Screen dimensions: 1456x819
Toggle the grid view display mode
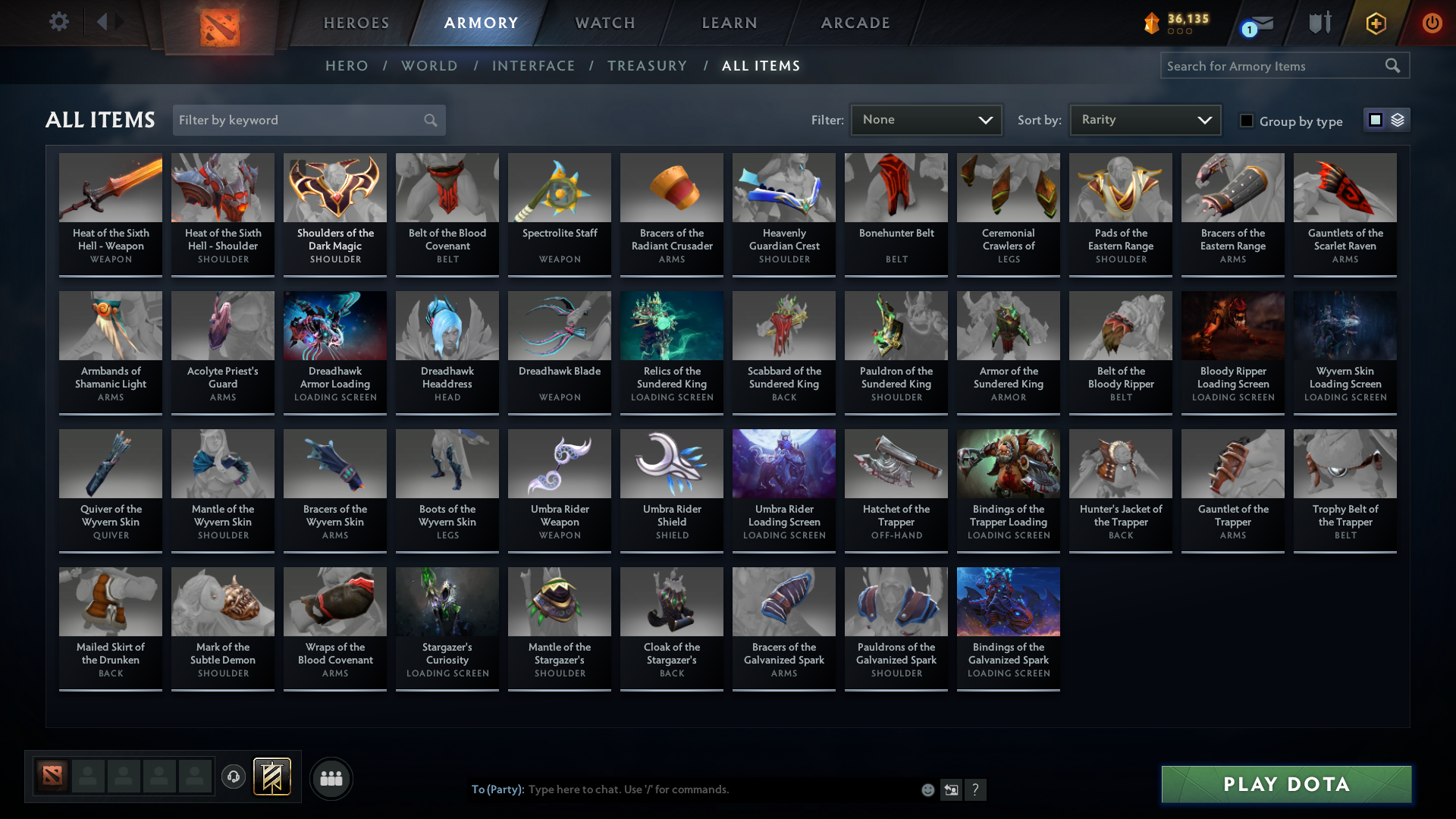(1375, 120)
